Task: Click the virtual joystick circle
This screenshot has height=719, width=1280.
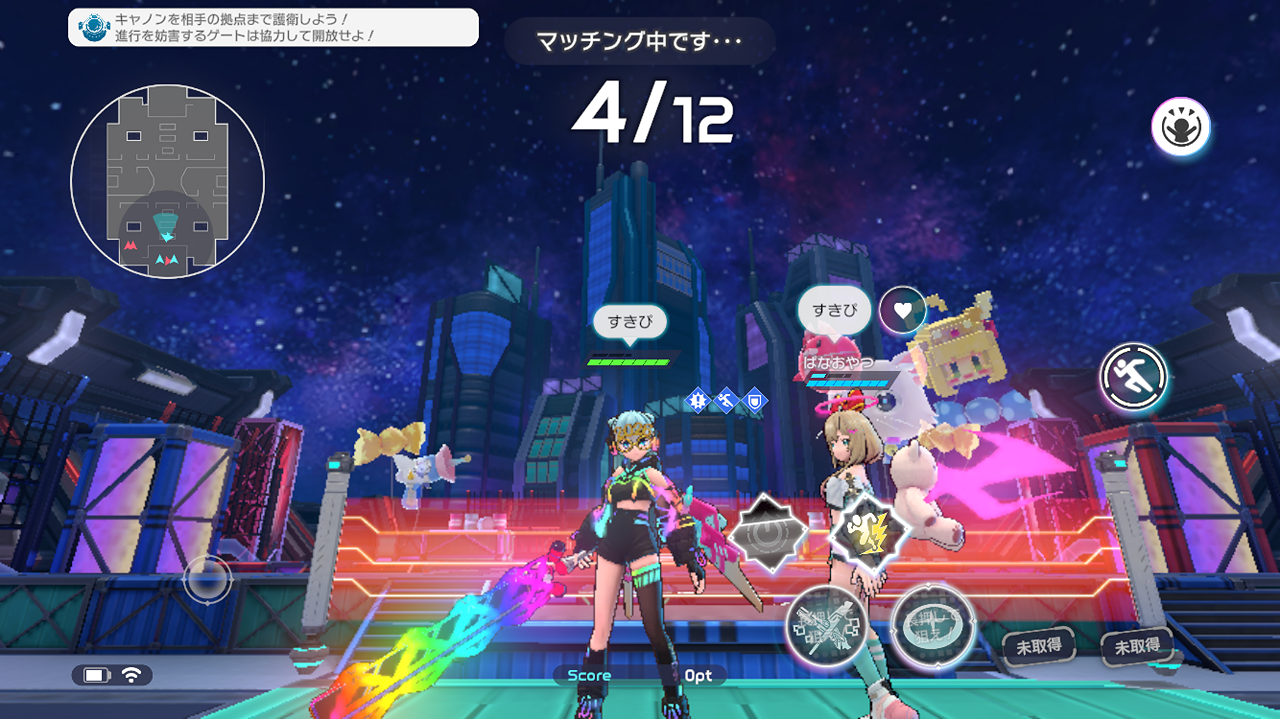Action: point(208,579)
